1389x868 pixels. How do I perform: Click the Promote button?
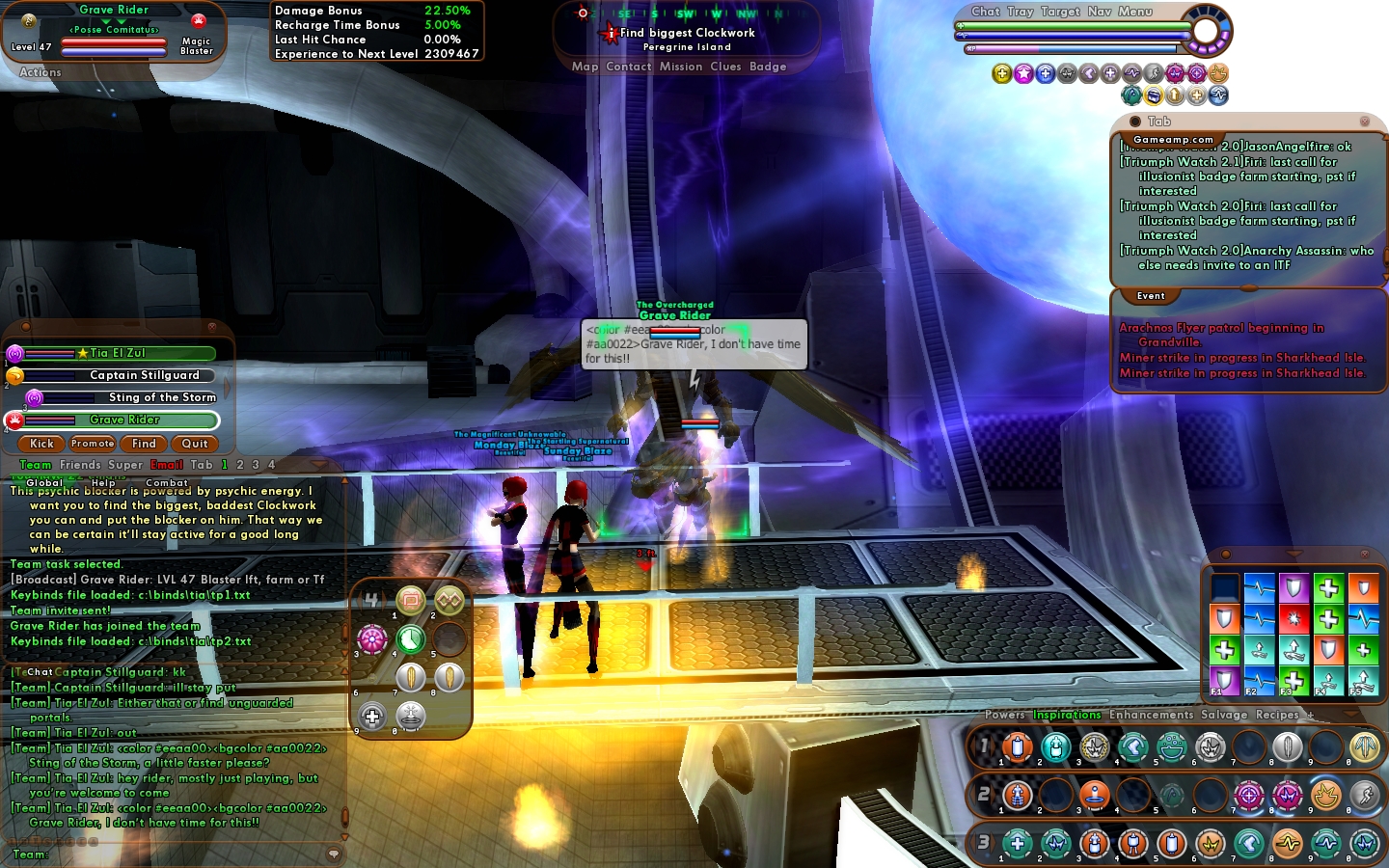[93, 444]
